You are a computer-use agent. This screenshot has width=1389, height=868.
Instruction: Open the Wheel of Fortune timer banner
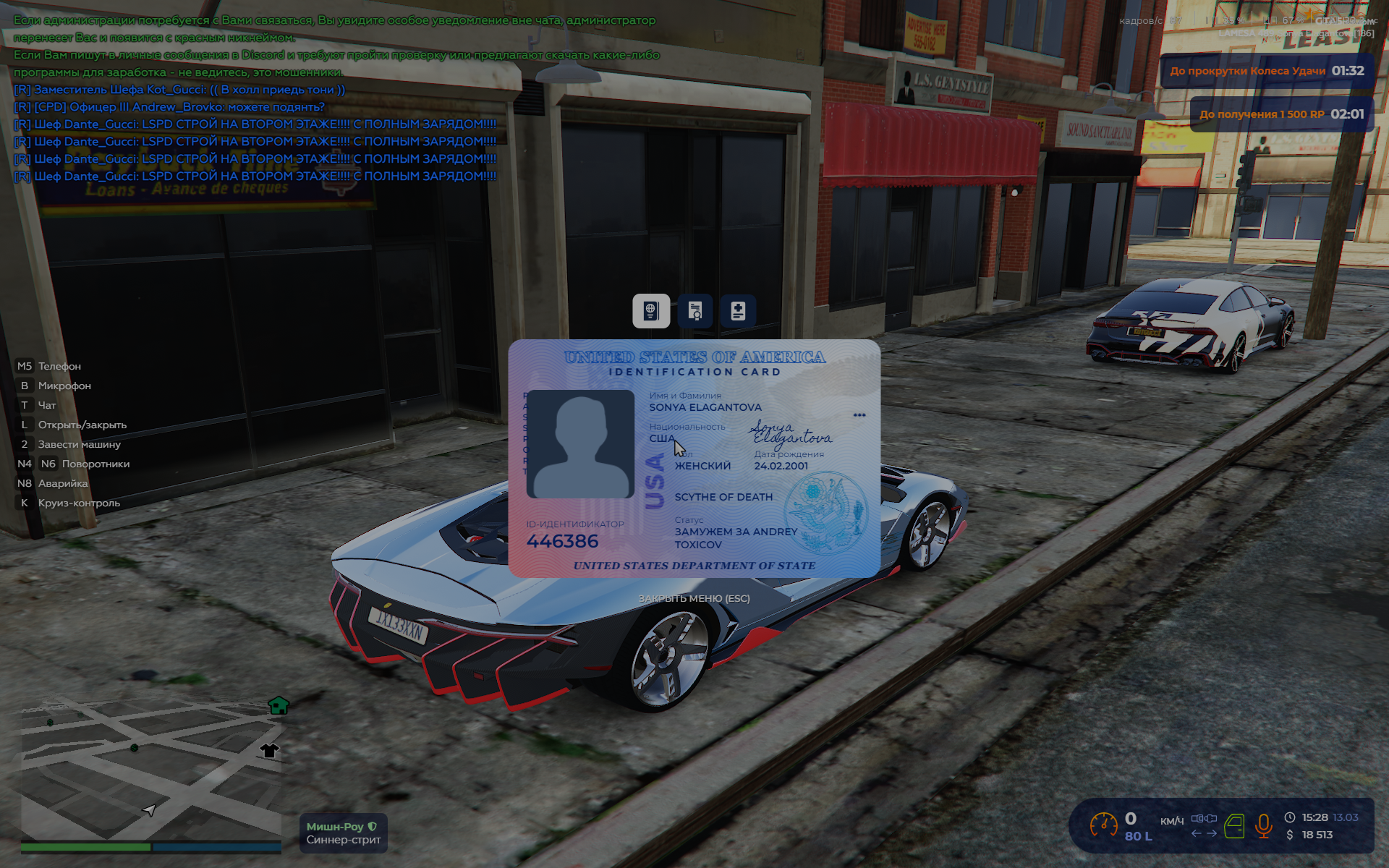(x=1267, y=71)
